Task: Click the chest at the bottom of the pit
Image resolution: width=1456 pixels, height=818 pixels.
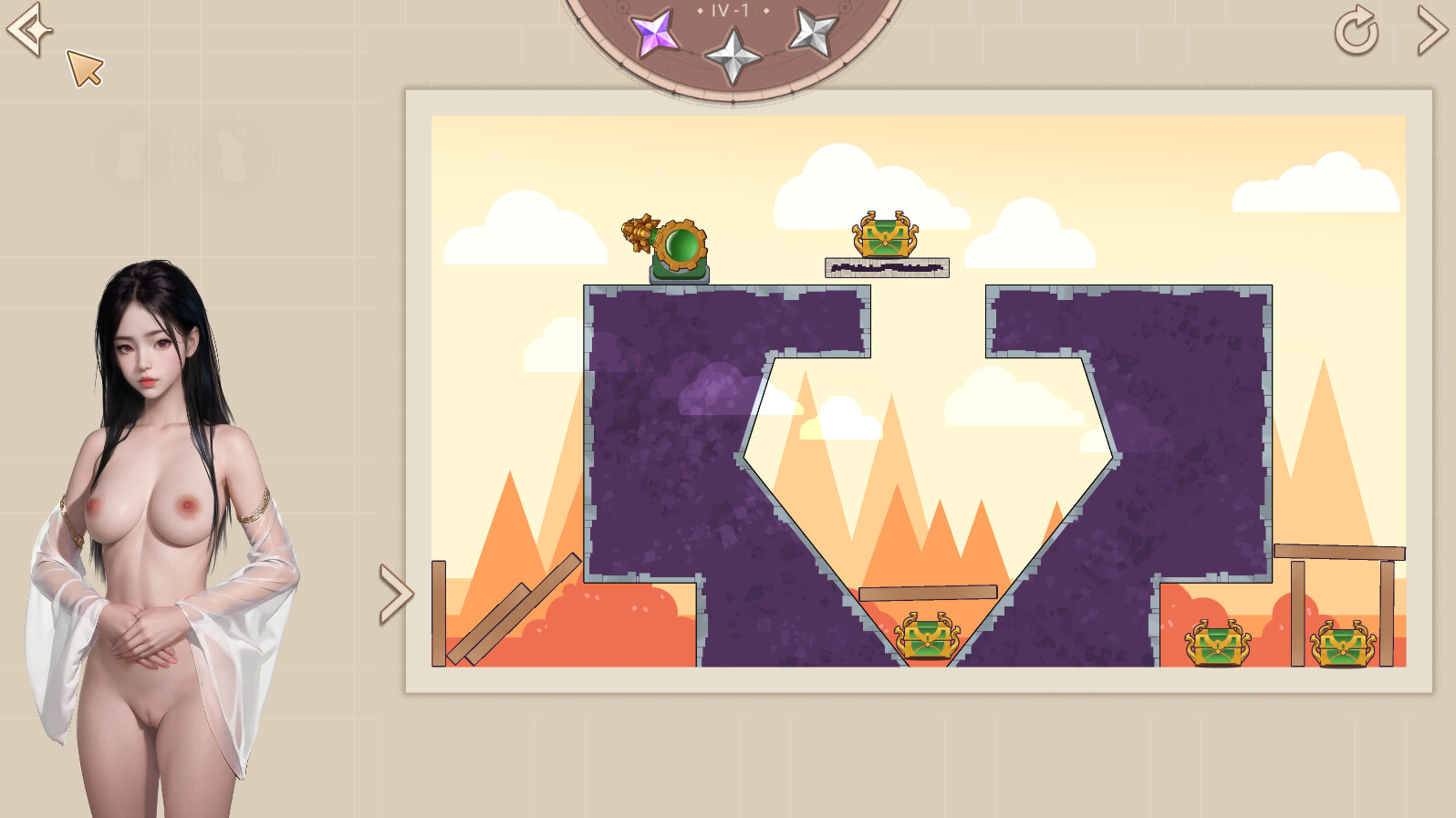Action: click(929, 638)
